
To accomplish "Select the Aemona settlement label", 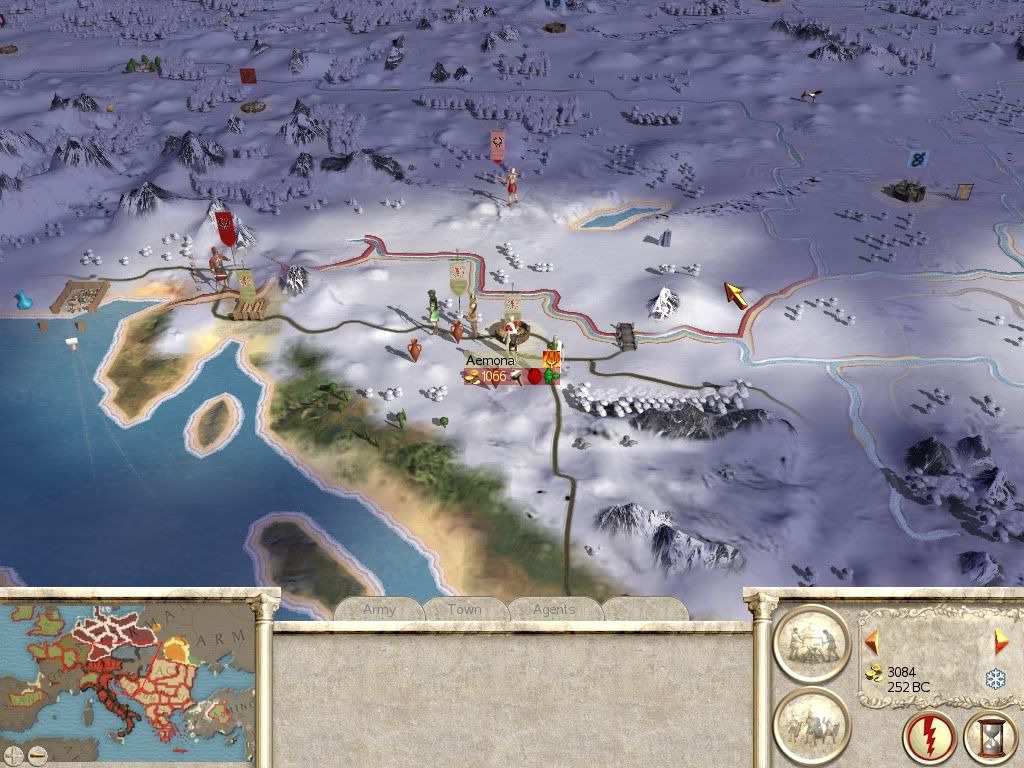I will 490,360.
